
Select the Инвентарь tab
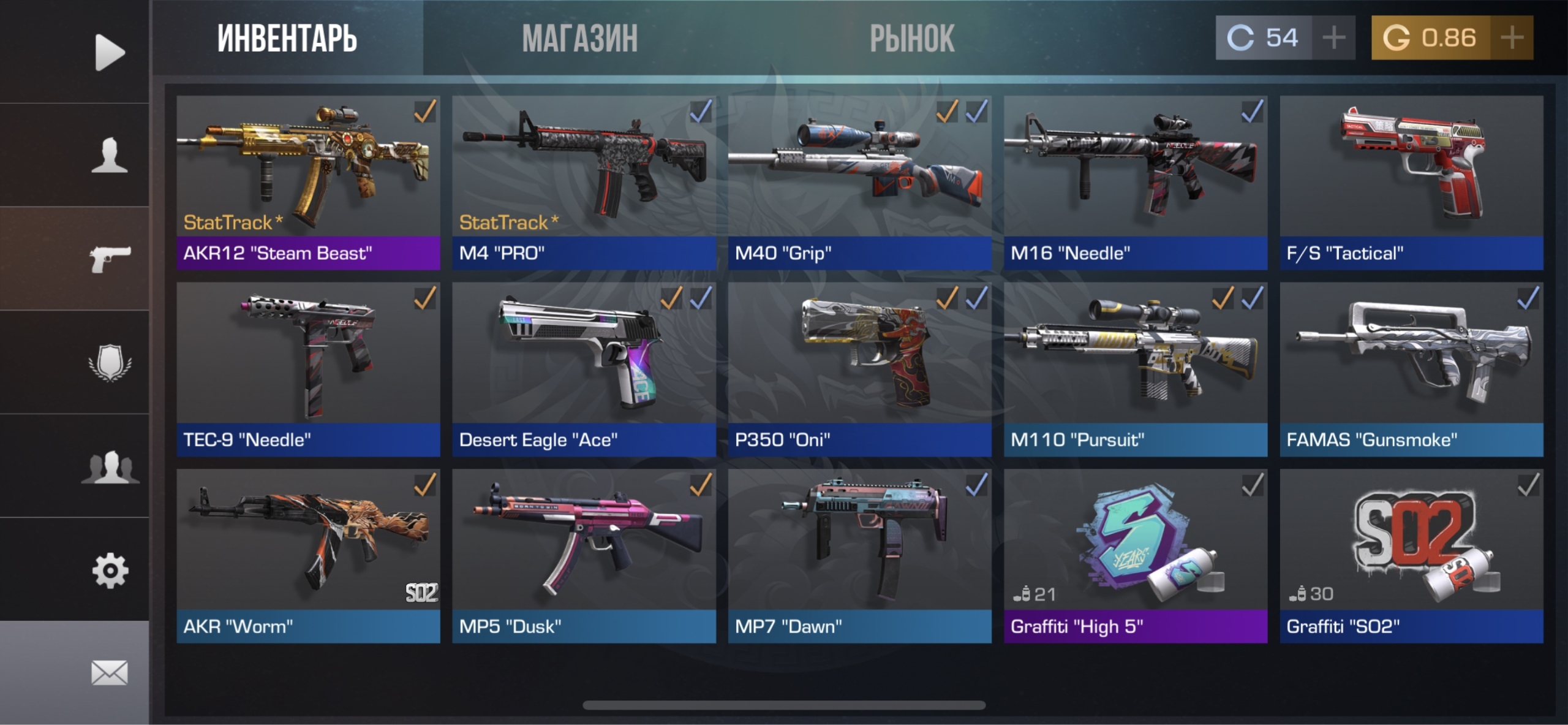[287, 38]
